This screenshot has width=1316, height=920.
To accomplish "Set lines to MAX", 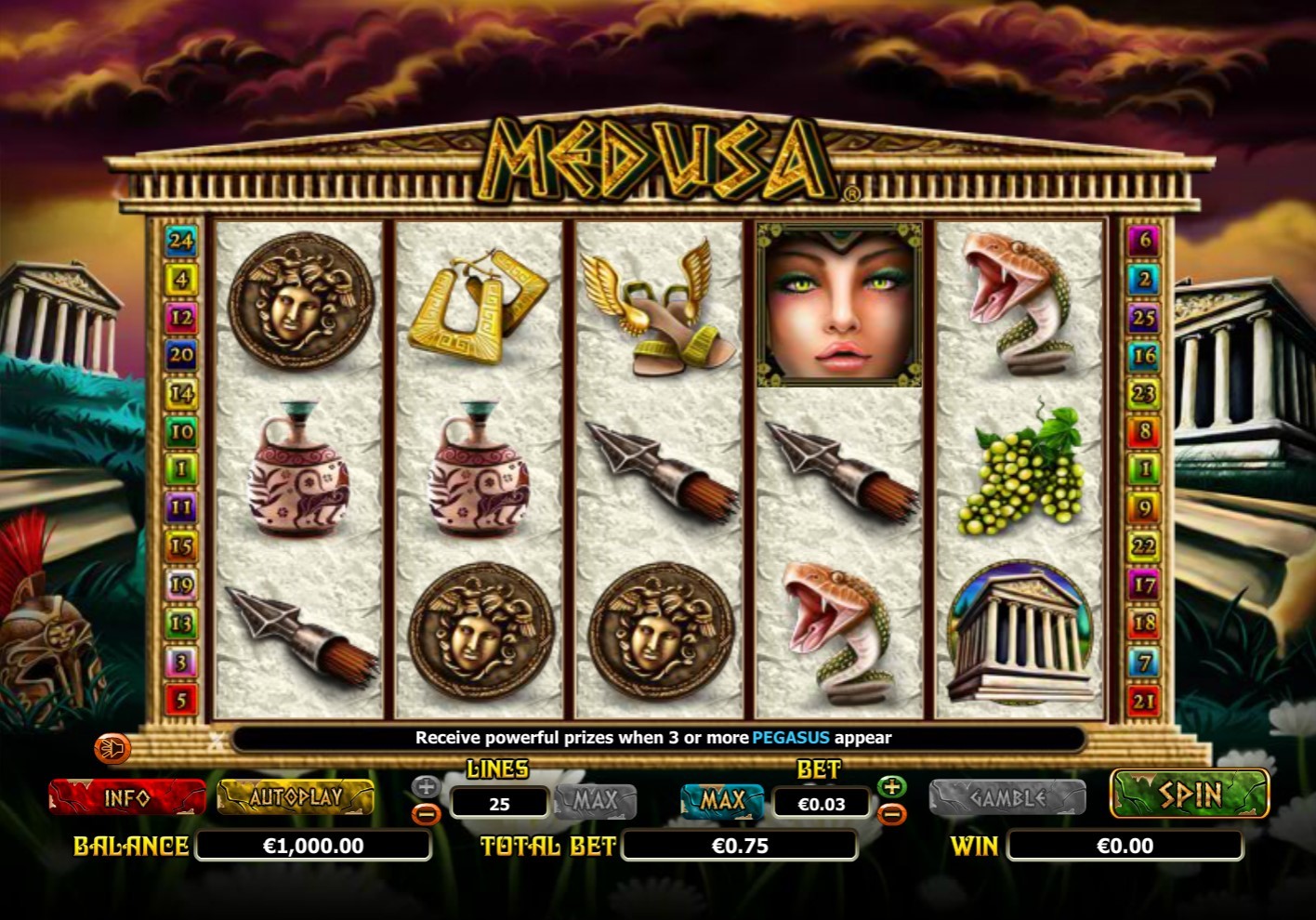I will pos(596,800).
